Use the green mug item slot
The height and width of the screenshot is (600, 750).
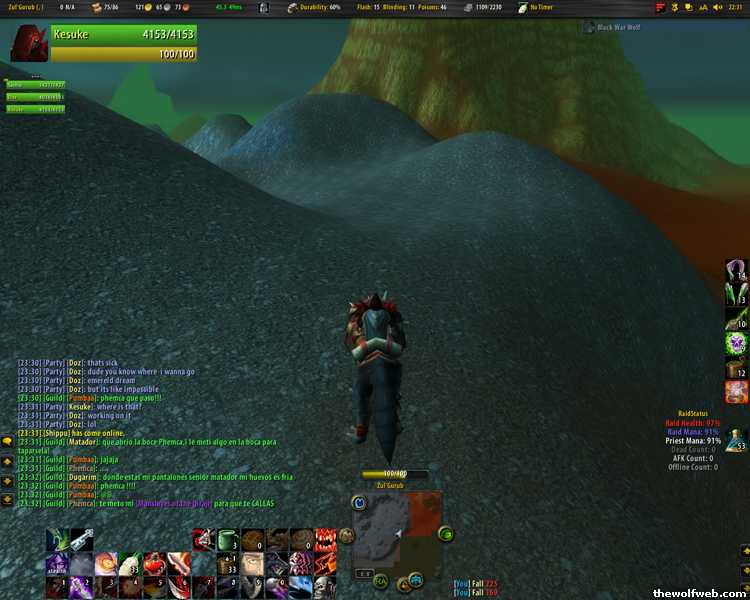coord(227,540)
